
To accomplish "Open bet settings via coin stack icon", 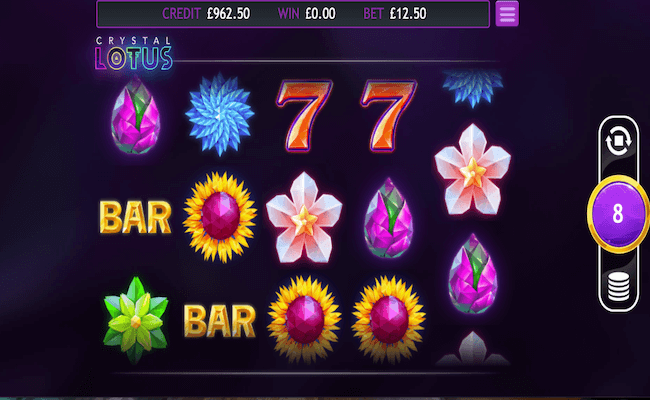I will pyautogui.click(x=617, y=287).
